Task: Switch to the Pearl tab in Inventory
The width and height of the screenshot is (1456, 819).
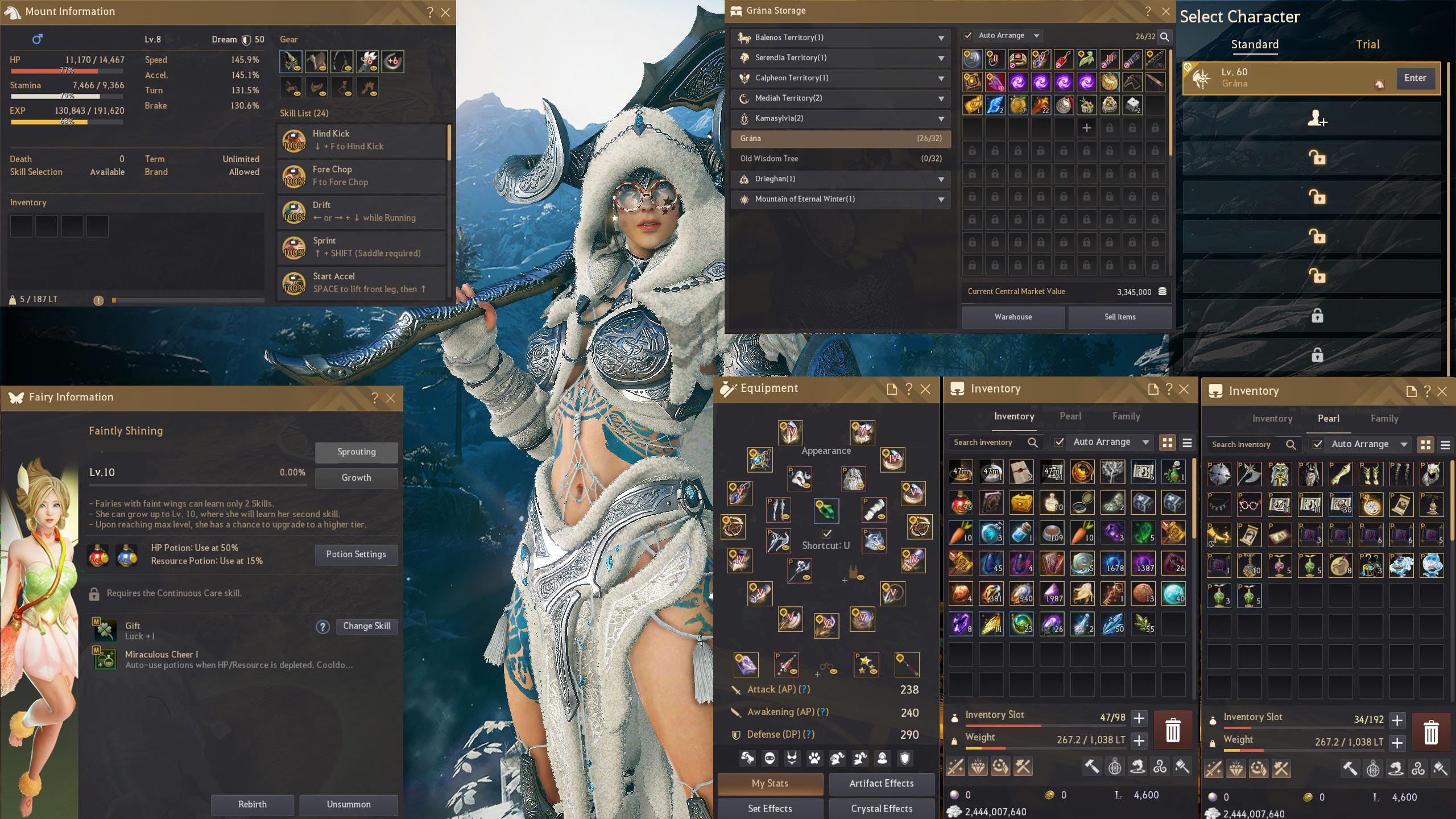Action: coord(1070,416)
